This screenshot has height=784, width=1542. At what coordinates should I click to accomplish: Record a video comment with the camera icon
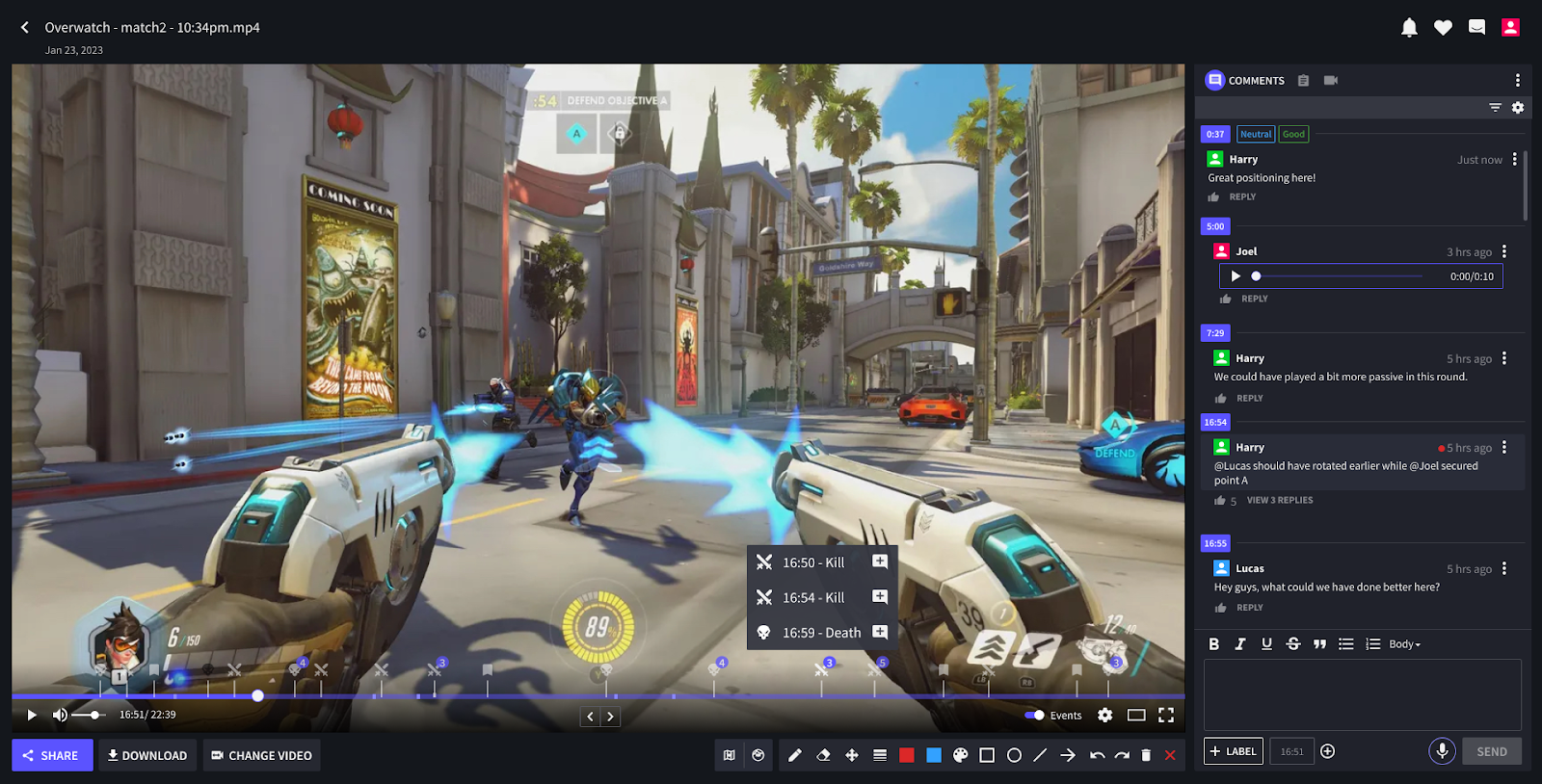1330,80
